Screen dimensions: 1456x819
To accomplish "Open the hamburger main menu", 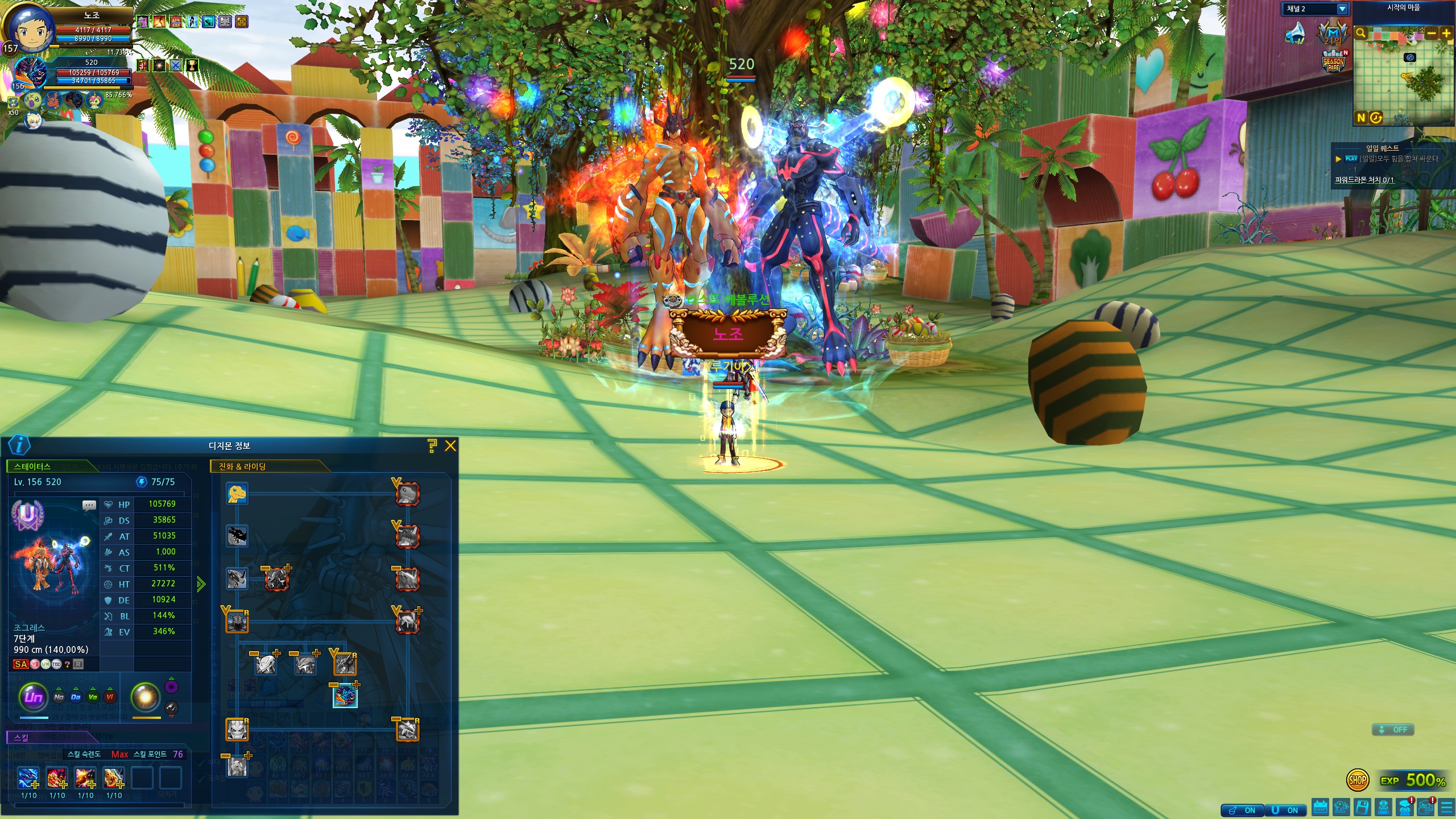I will click(x=1446, y=808).
